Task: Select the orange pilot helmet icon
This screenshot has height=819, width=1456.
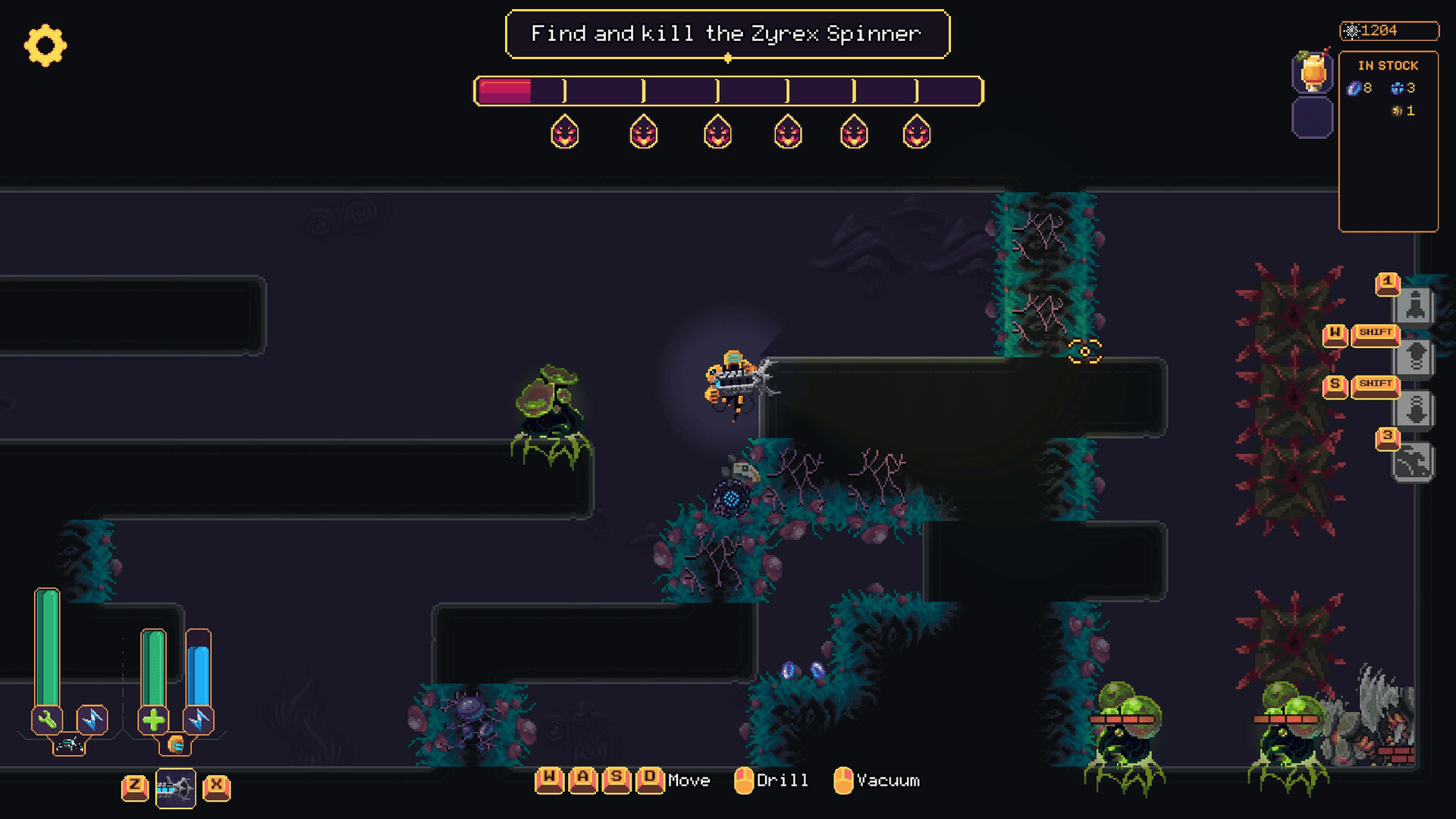Action: [175, 745]
